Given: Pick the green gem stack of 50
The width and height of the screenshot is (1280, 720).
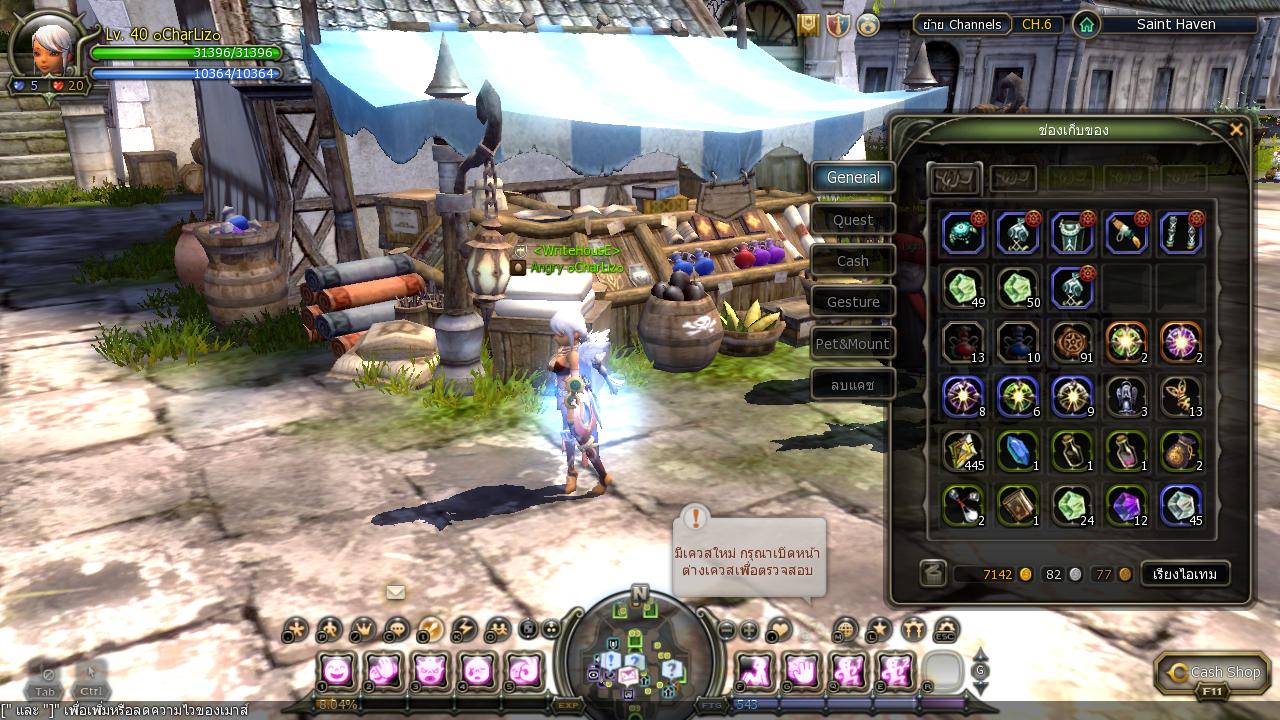Looking at the screenshot, I should pyautogui.click(x=1018, y=288).
